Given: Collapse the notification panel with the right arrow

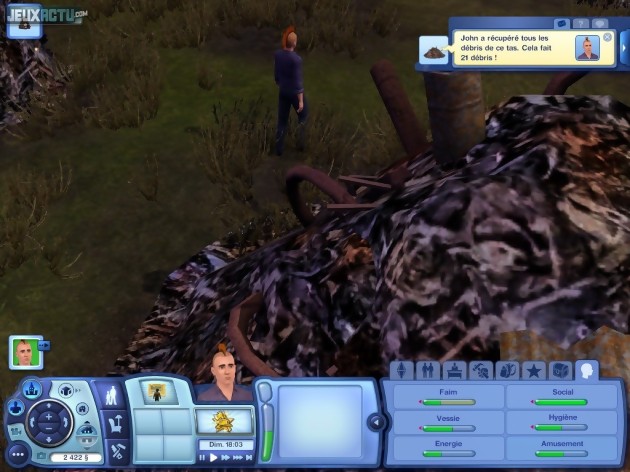Looking at the screenshot, I should tap(624, 47).
